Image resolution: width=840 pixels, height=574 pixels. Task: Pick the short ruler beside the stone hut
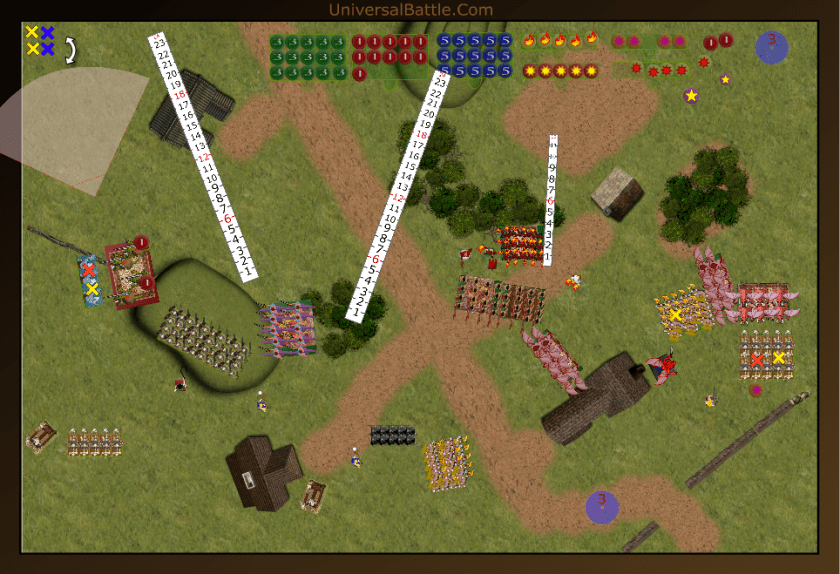click(550, 200)
